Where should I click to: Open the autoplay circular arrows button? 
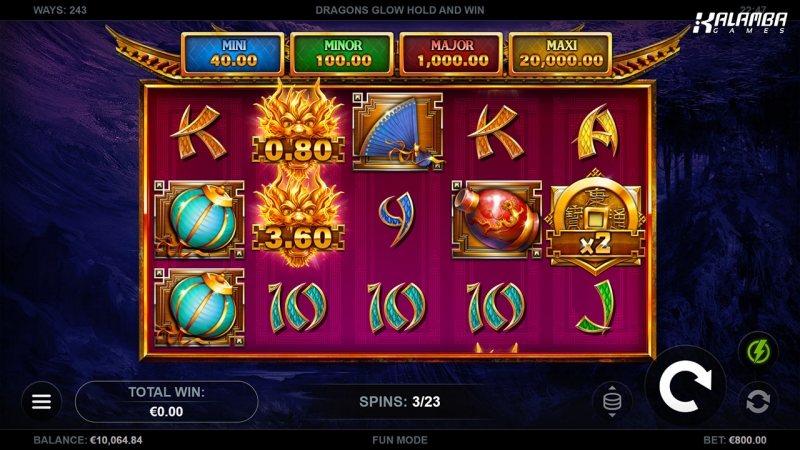tap(757, 401)
